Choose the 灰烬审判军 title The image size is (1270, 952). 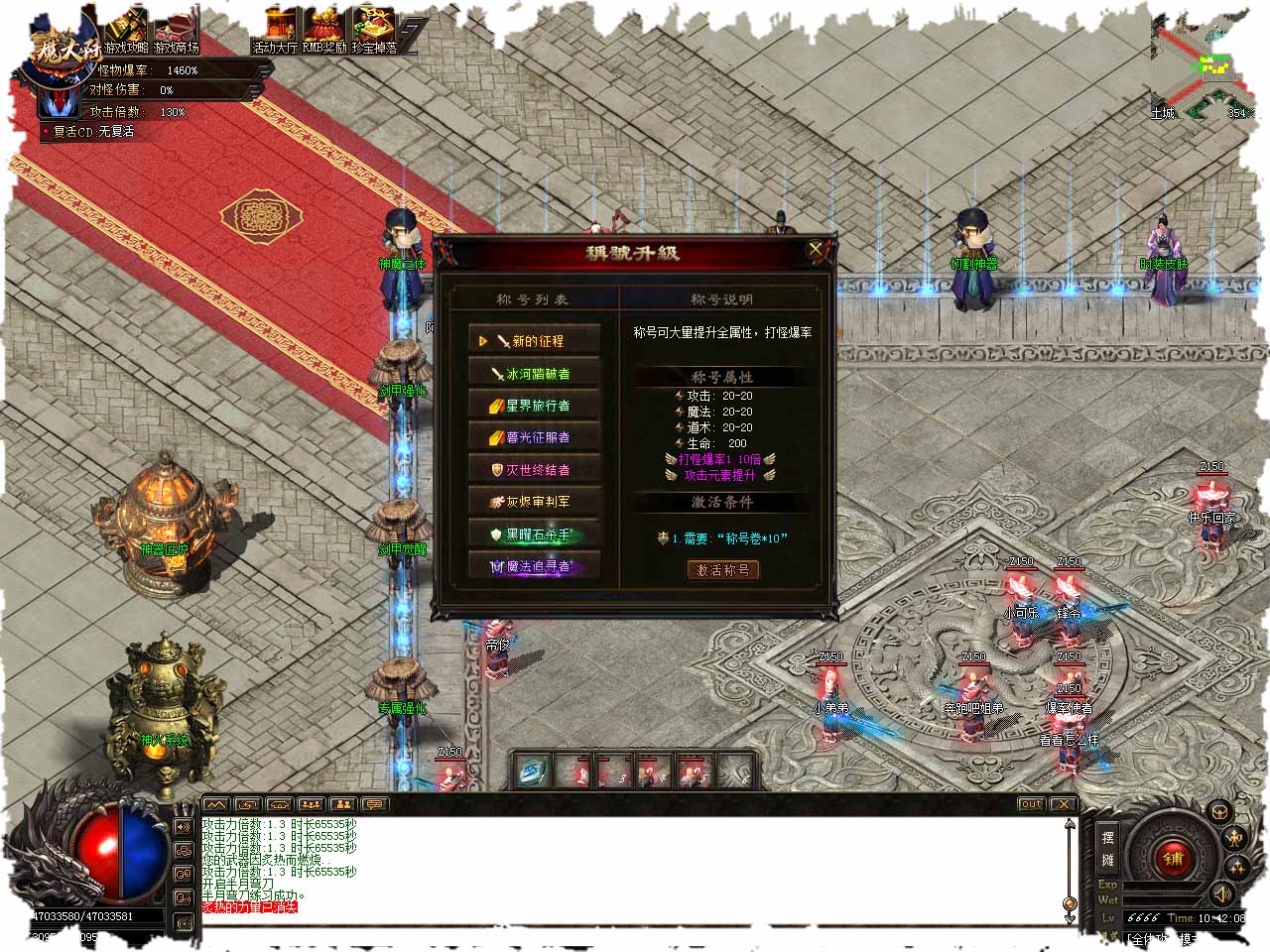click(535, 501)
